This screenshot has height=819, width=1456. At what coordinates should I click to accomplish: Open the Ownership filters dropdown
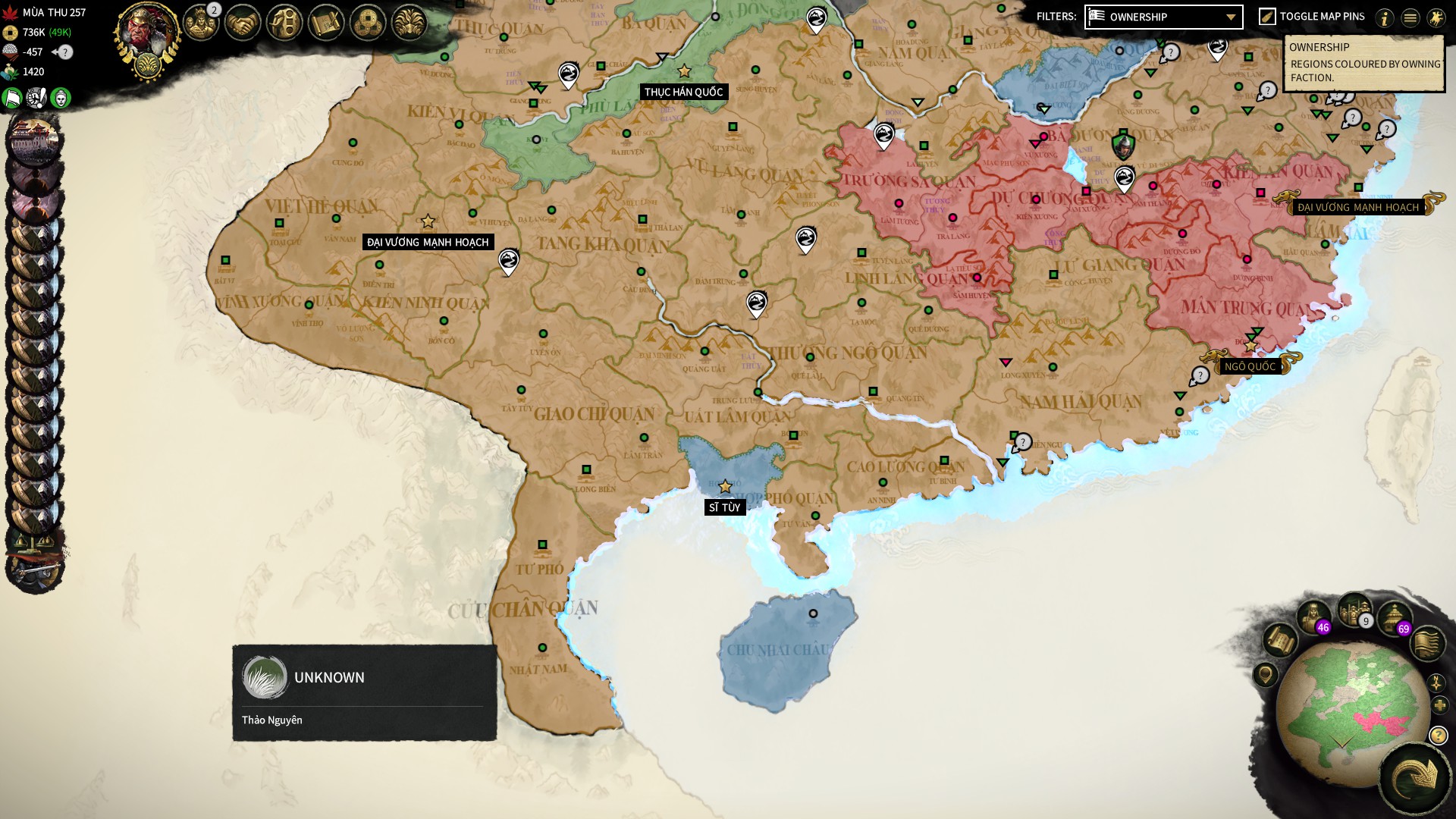(x=1163, y=17)
